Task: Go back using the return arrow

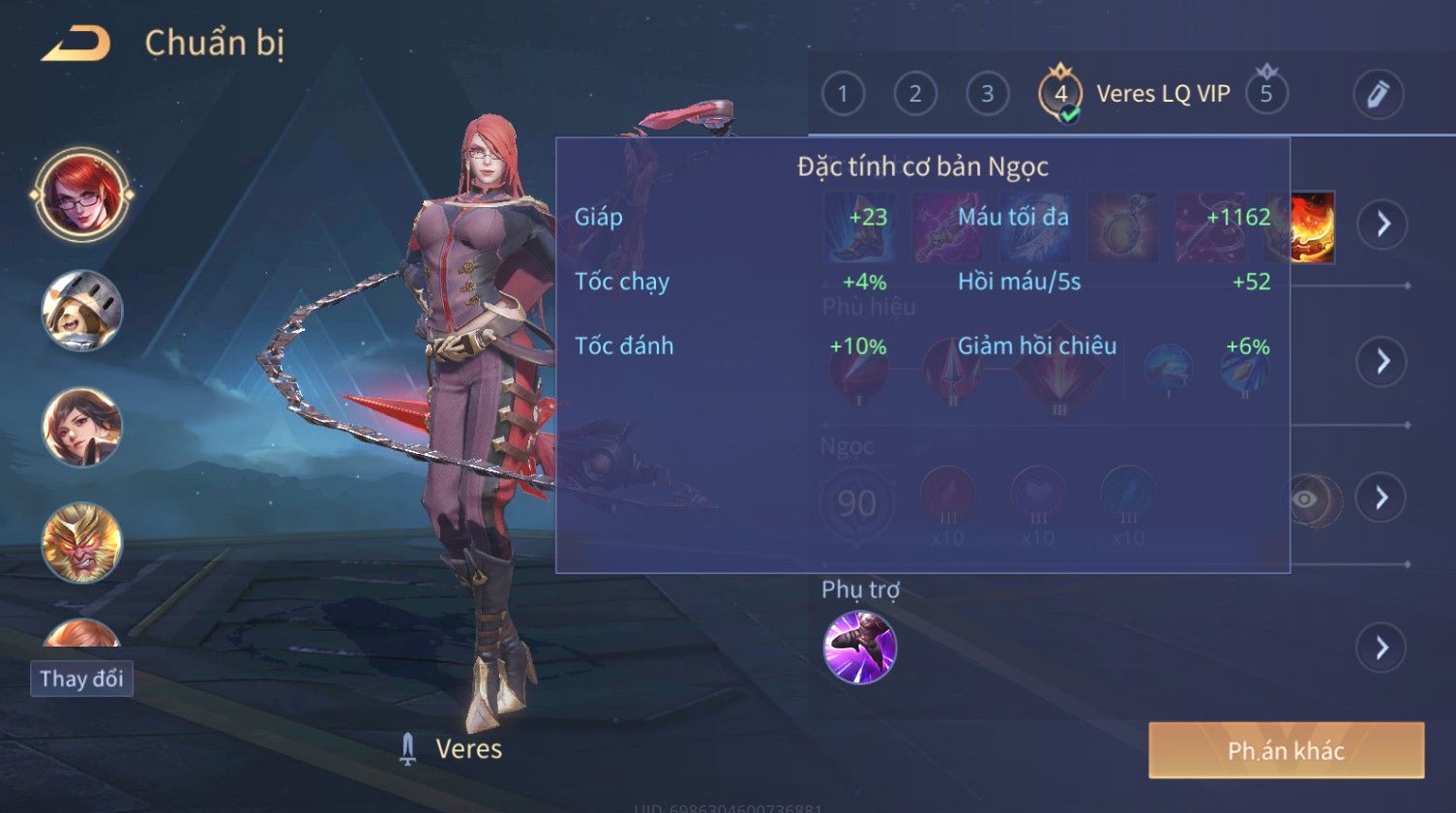Action: 75,44
